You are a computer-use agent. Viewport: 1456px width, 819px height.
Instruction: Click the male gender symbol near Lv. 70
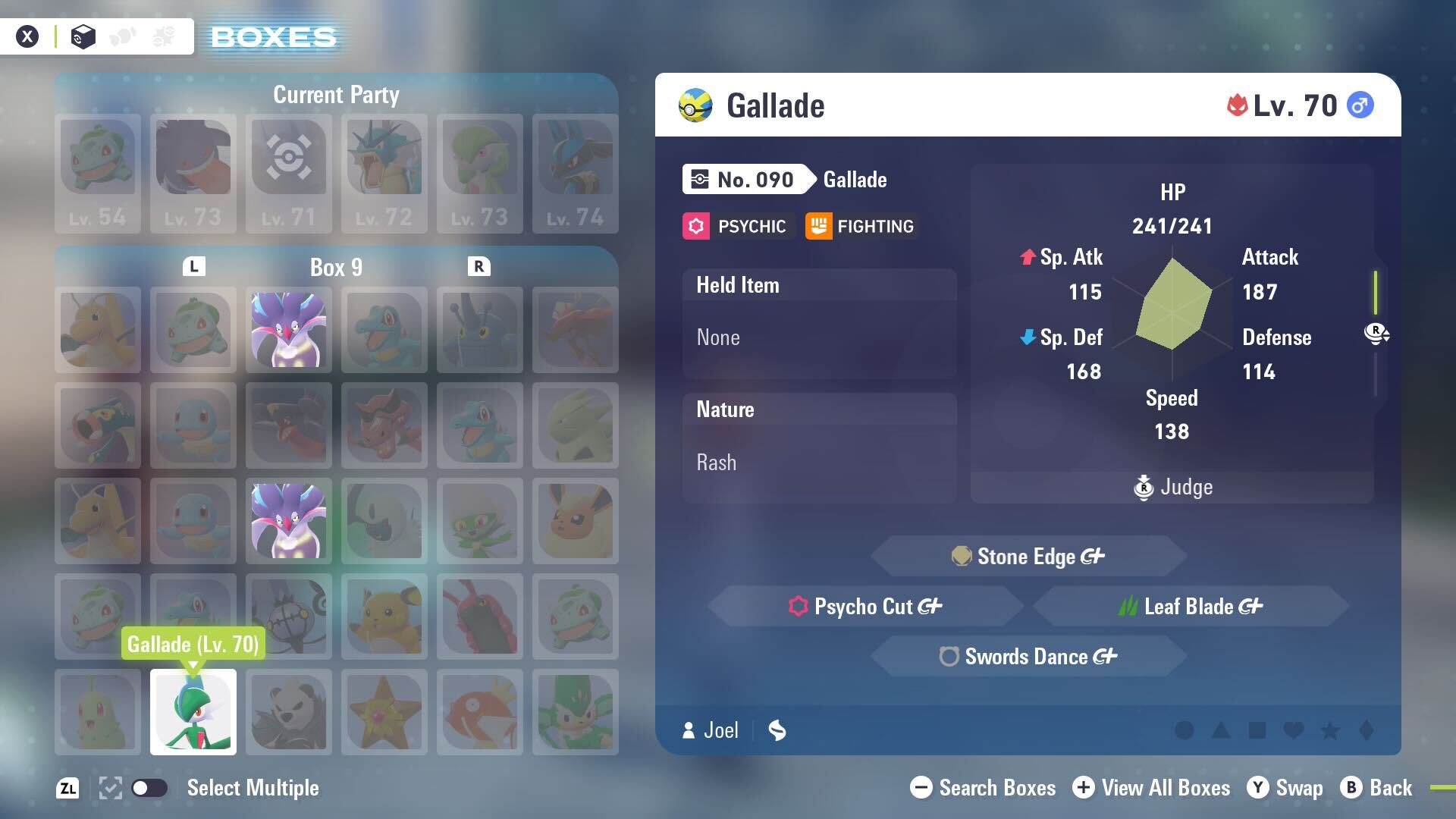1361,105
